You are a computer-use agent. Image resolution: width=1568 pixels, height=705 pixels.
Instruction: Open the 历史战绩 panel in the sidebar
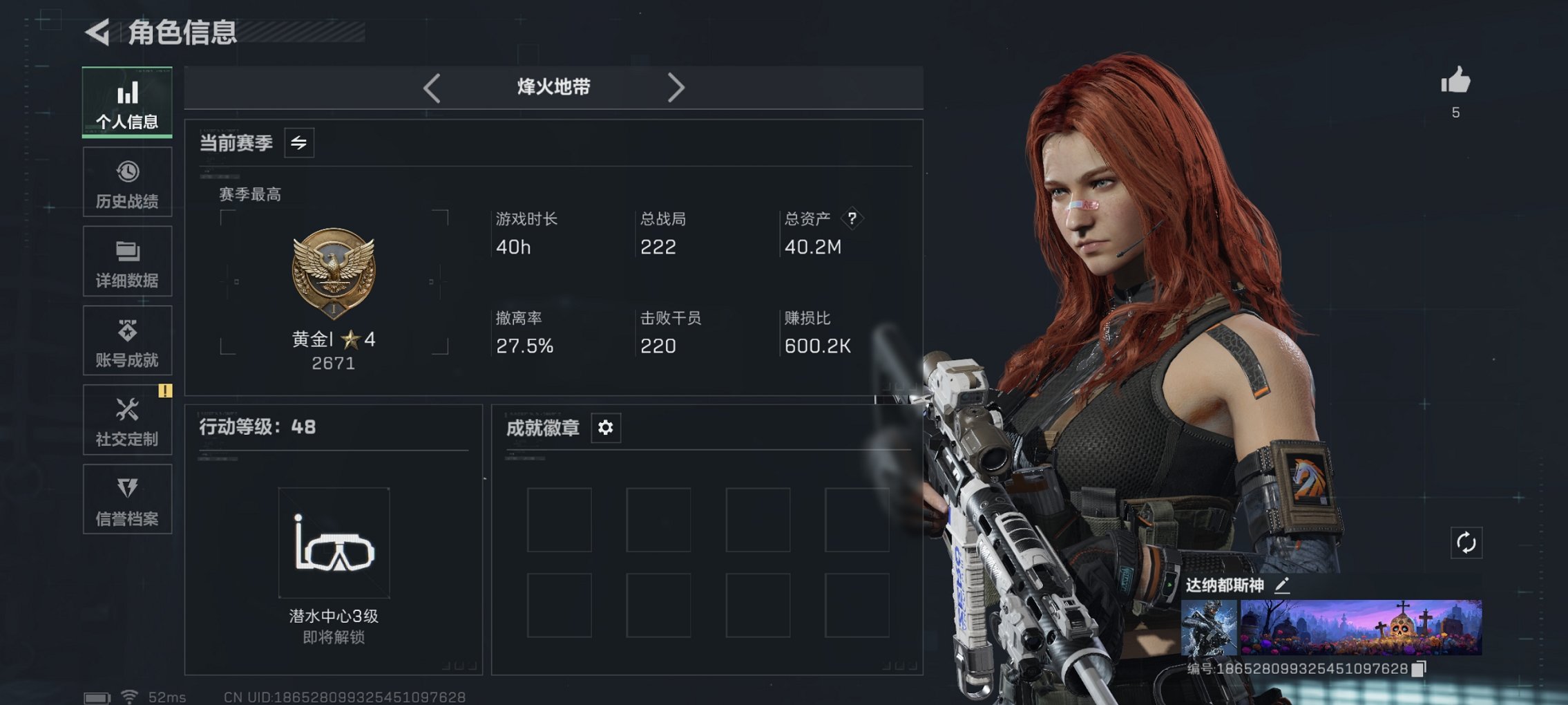126,182
